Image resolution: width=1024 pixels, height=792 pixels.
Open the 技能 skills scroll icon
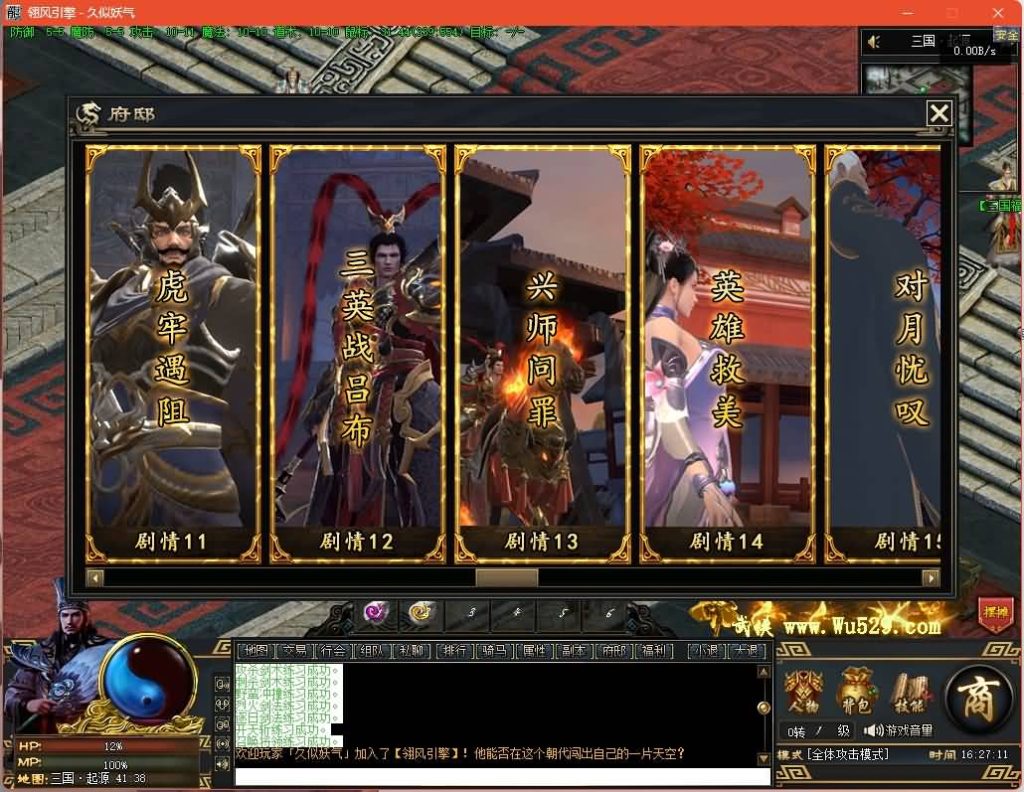coord(906,692)
